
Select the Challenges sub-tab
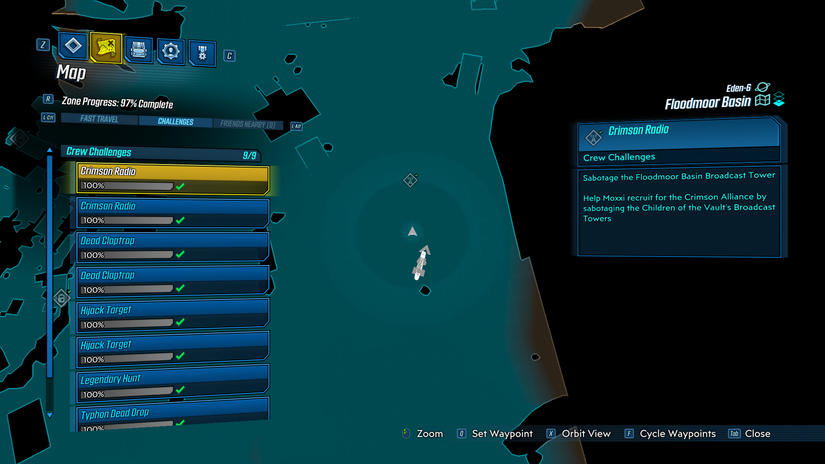(x=175, y=122)
